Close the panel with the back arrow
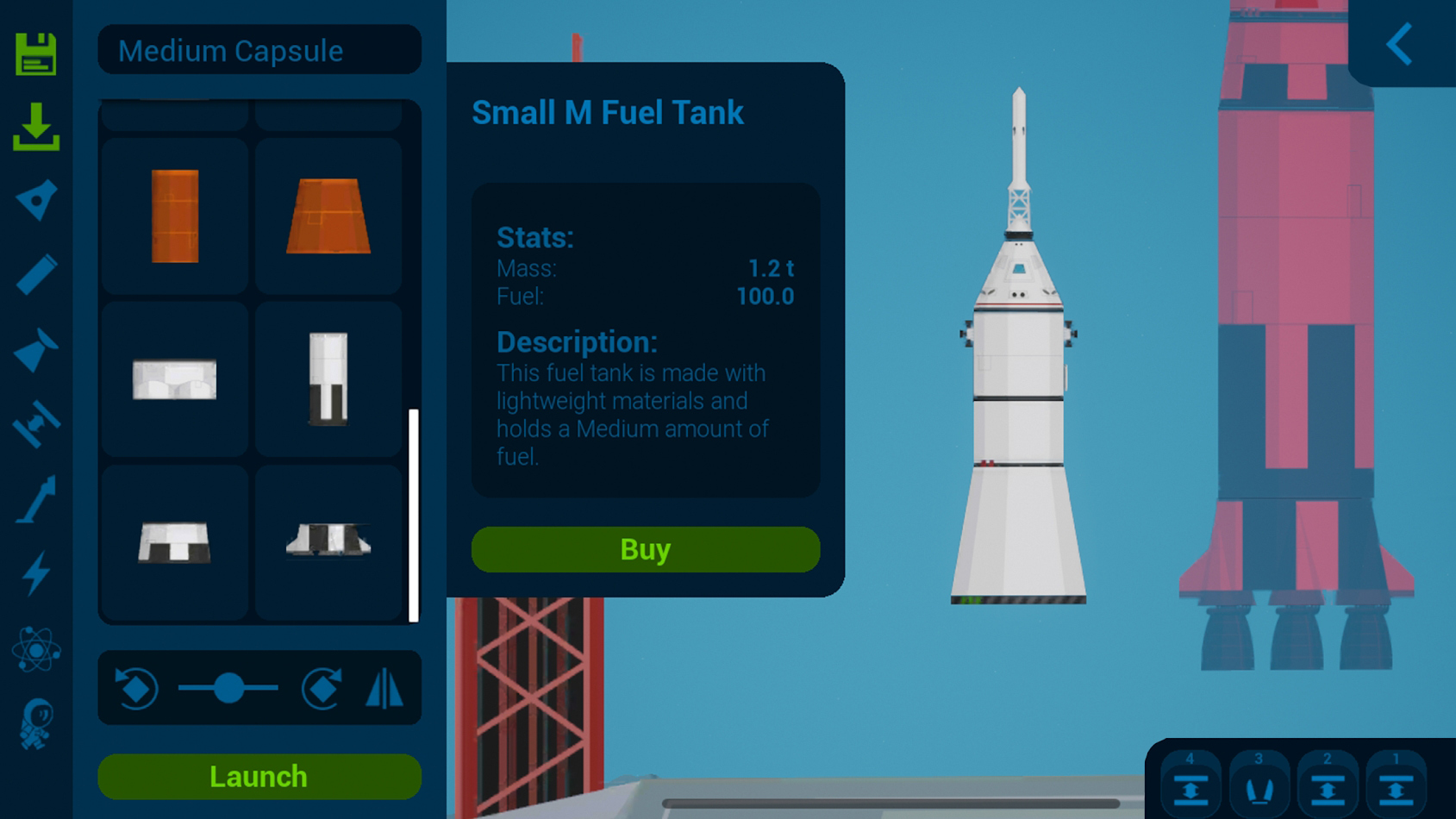The image size is (1456, 819). [x=1400, y=44]
